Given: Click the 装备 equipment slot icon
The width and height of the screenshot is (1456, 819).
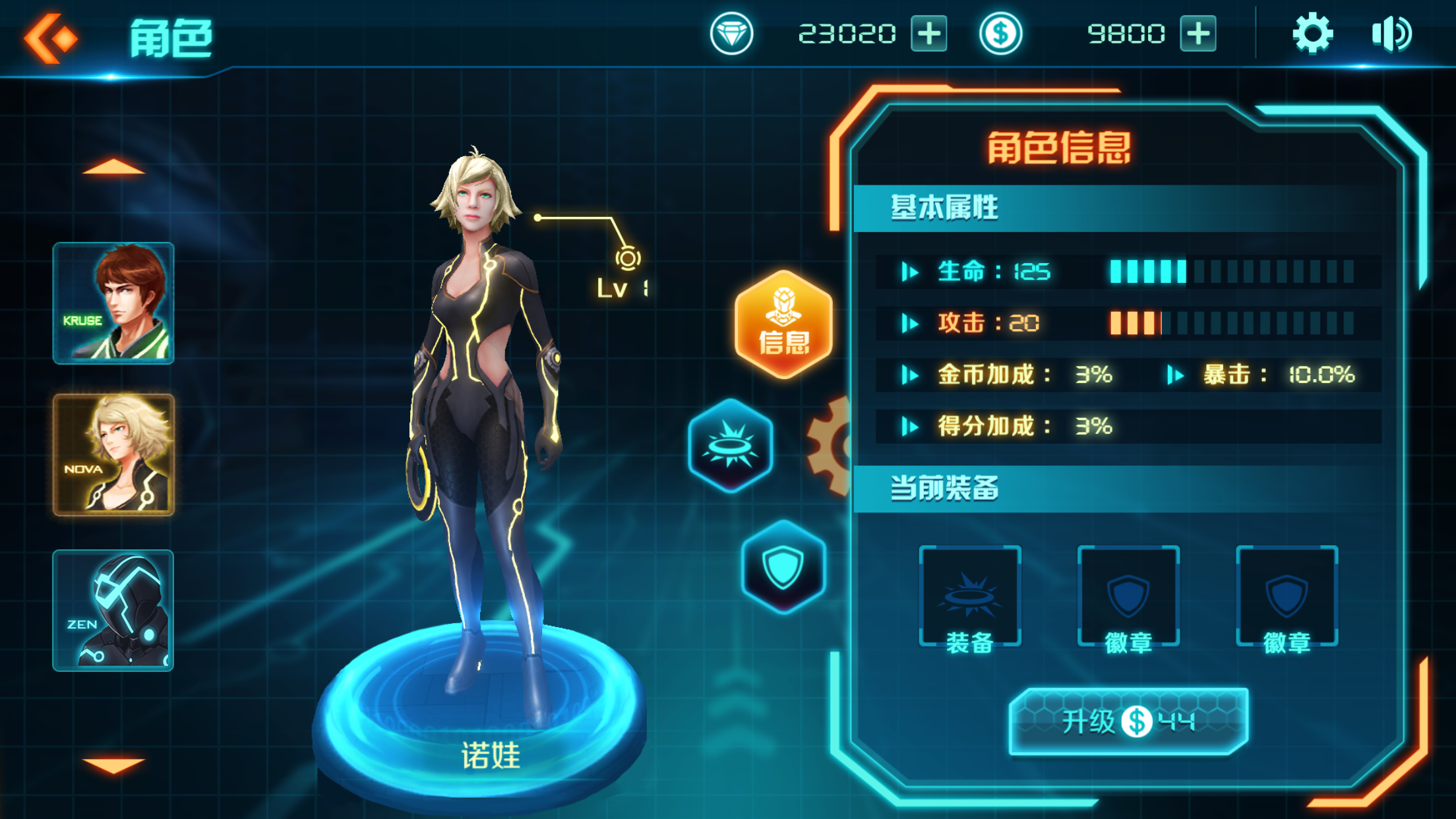Looking at the screenshot, I should coord(969,595).
